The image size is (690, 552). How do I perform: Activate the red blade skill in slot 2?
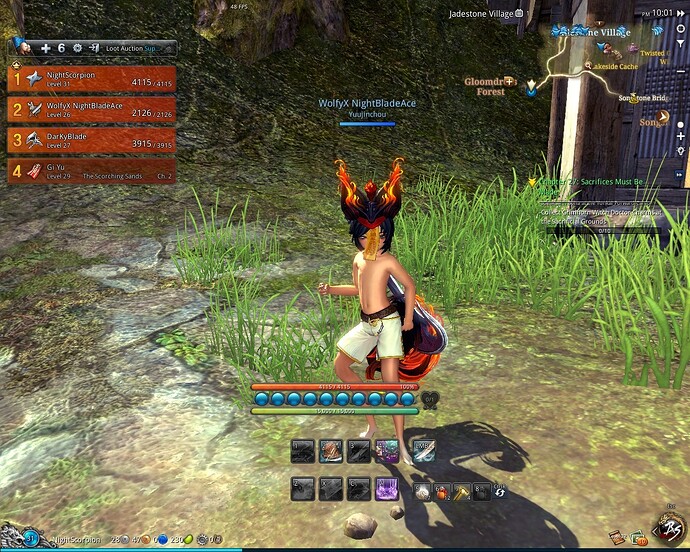331,452
